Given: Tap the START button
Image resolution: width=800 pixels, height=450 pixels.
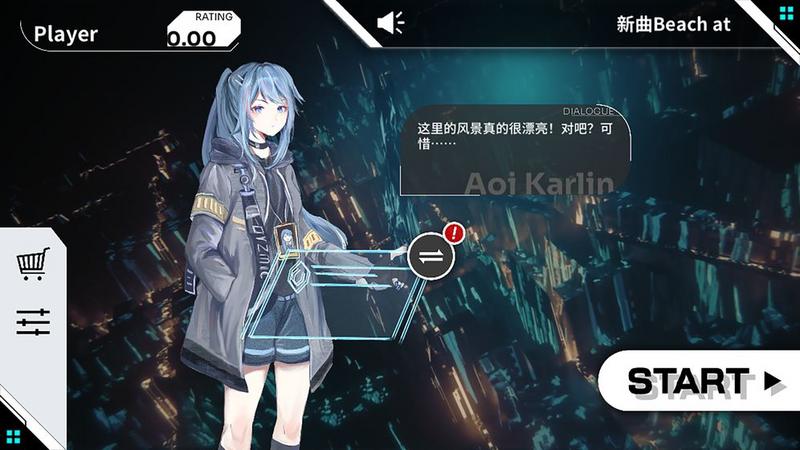Looking at the screenshot, I should (700, 381).
